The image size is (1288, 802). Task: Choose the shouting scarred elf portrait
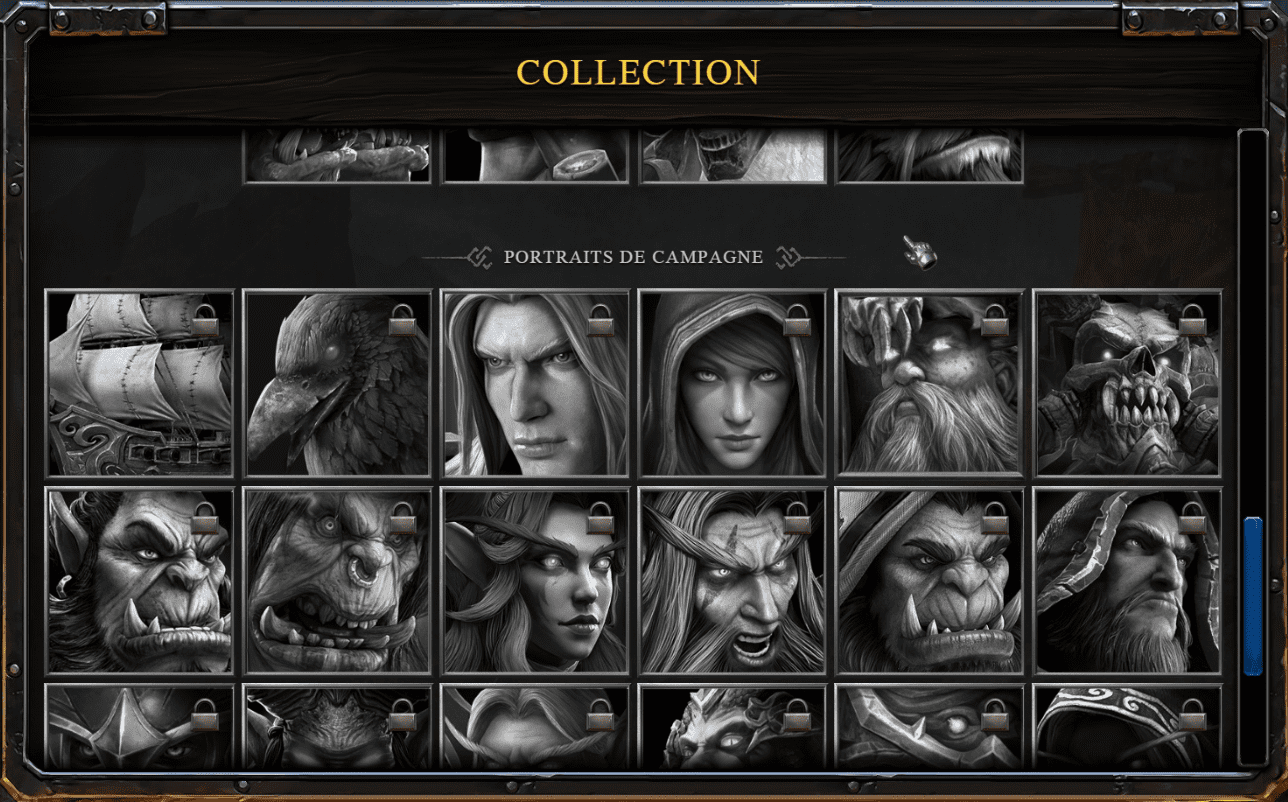[732, 580]
